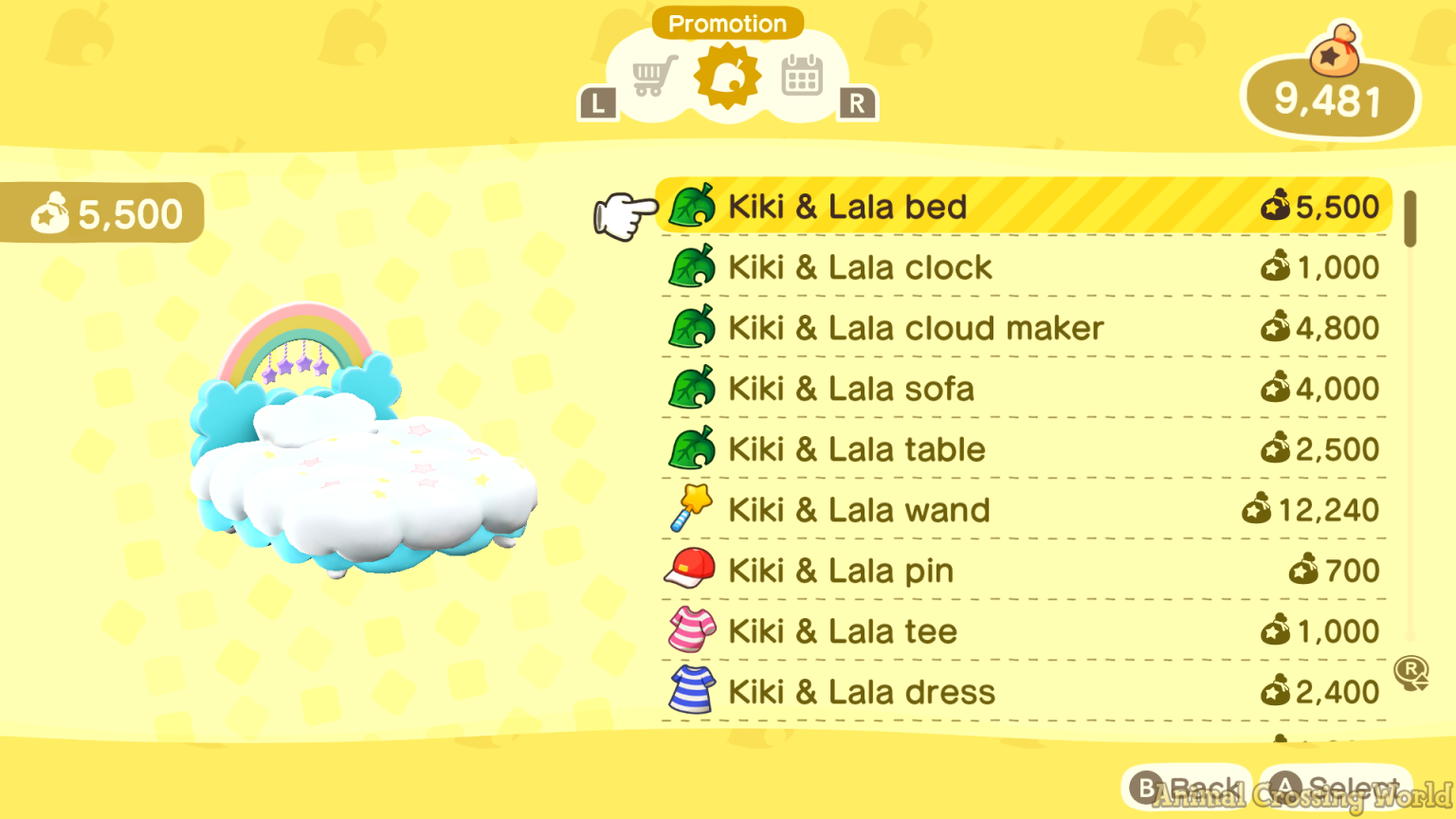1456x819 pixels.
Task: Expand the Kiki & Lala table entry
Action: (x=948, y=449)
